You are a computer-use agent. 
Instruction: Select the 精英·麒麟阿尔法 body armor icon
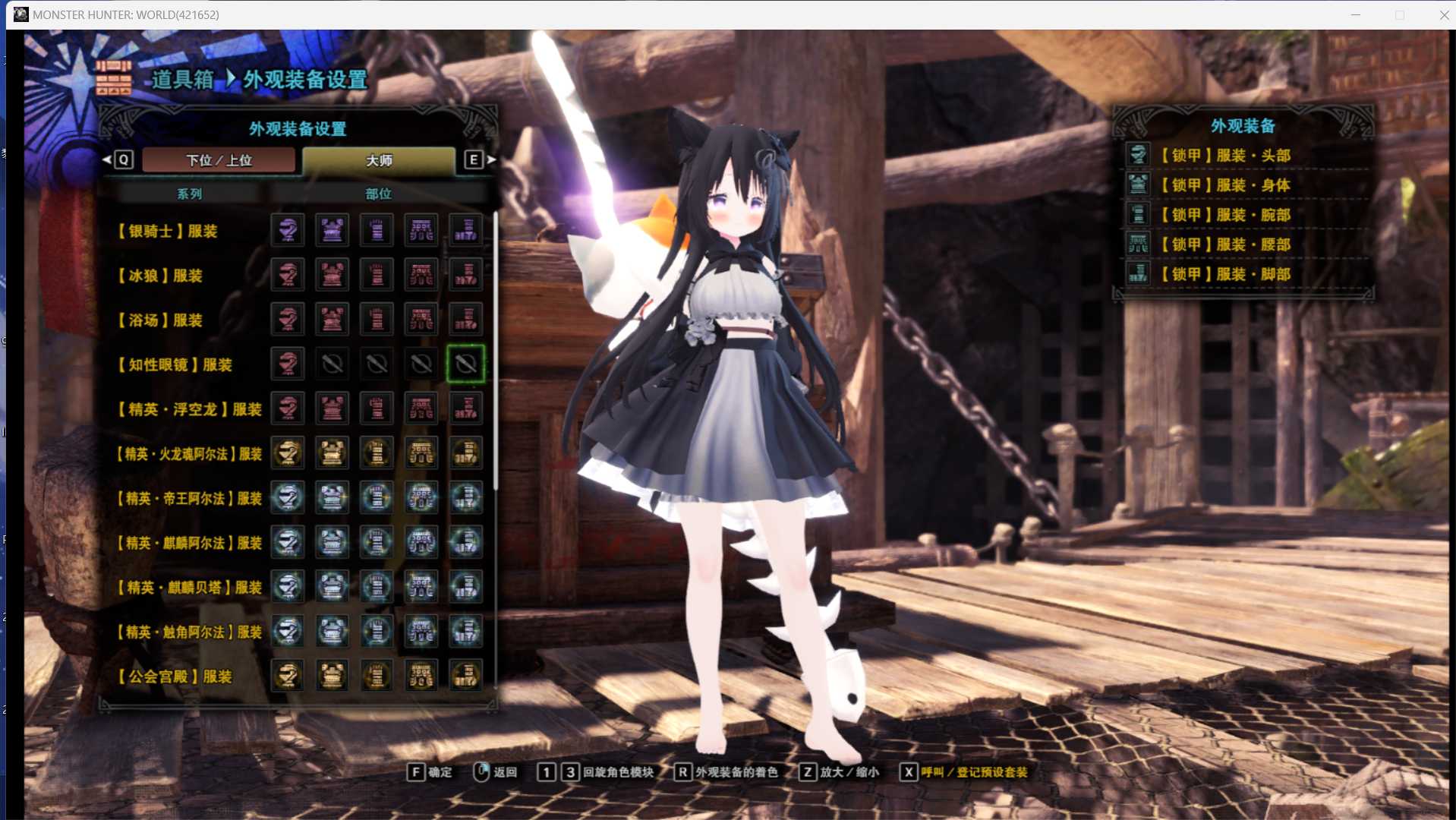click(x=332, y=543)
